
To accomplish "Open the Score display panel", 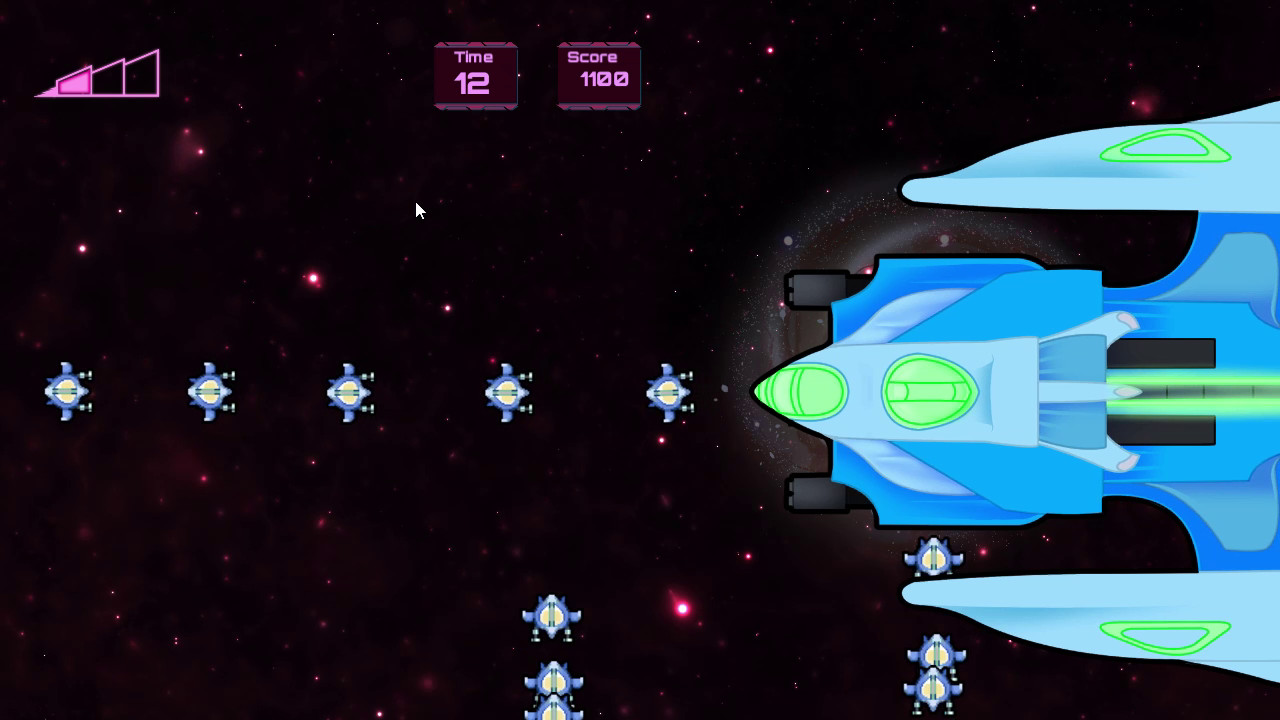I will pyautogui.click(x=597, y=75).
